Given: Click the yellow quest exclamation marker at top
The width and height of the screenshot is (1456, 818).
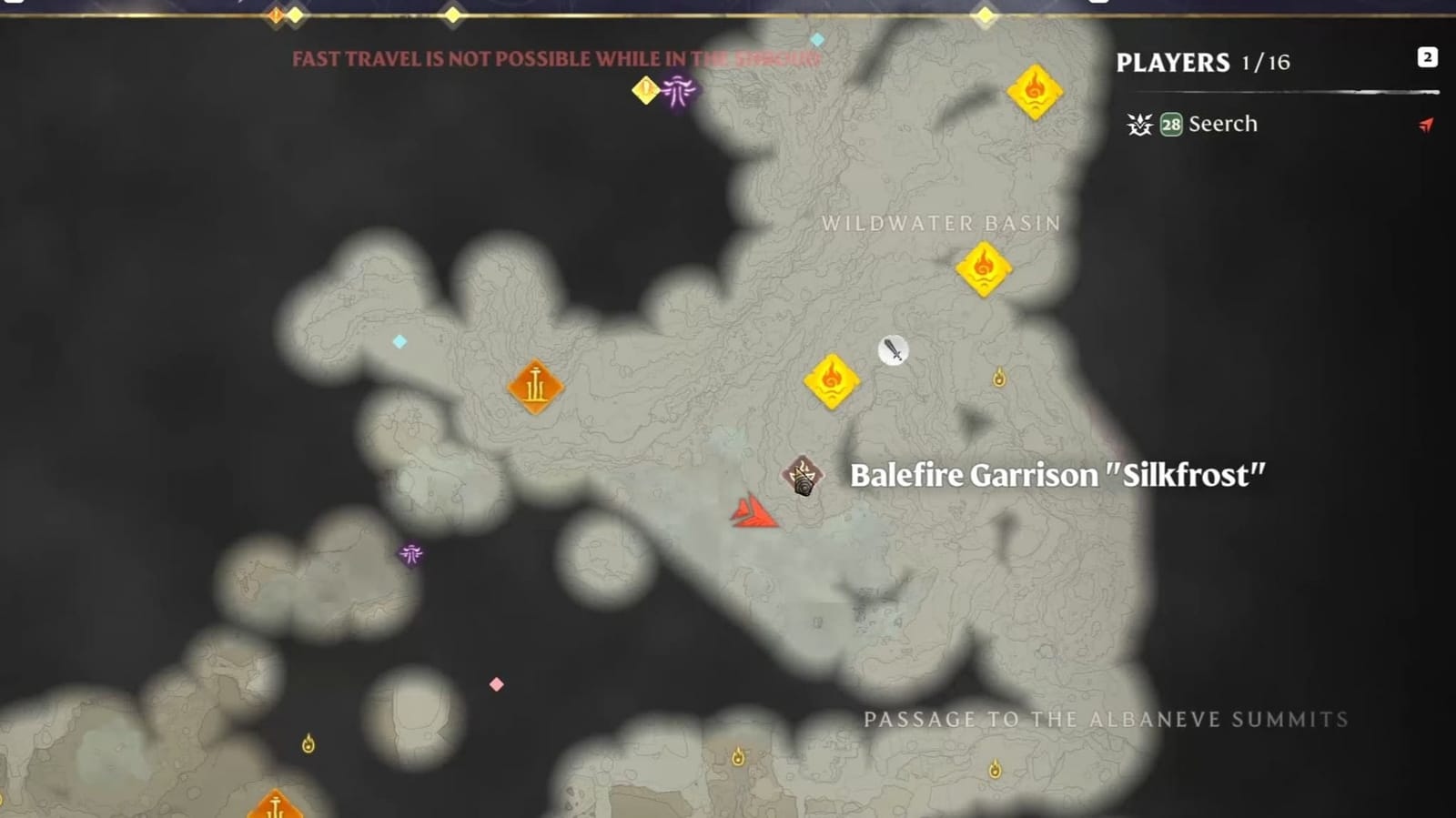Looking at the screenshot, I should [646, 88].
